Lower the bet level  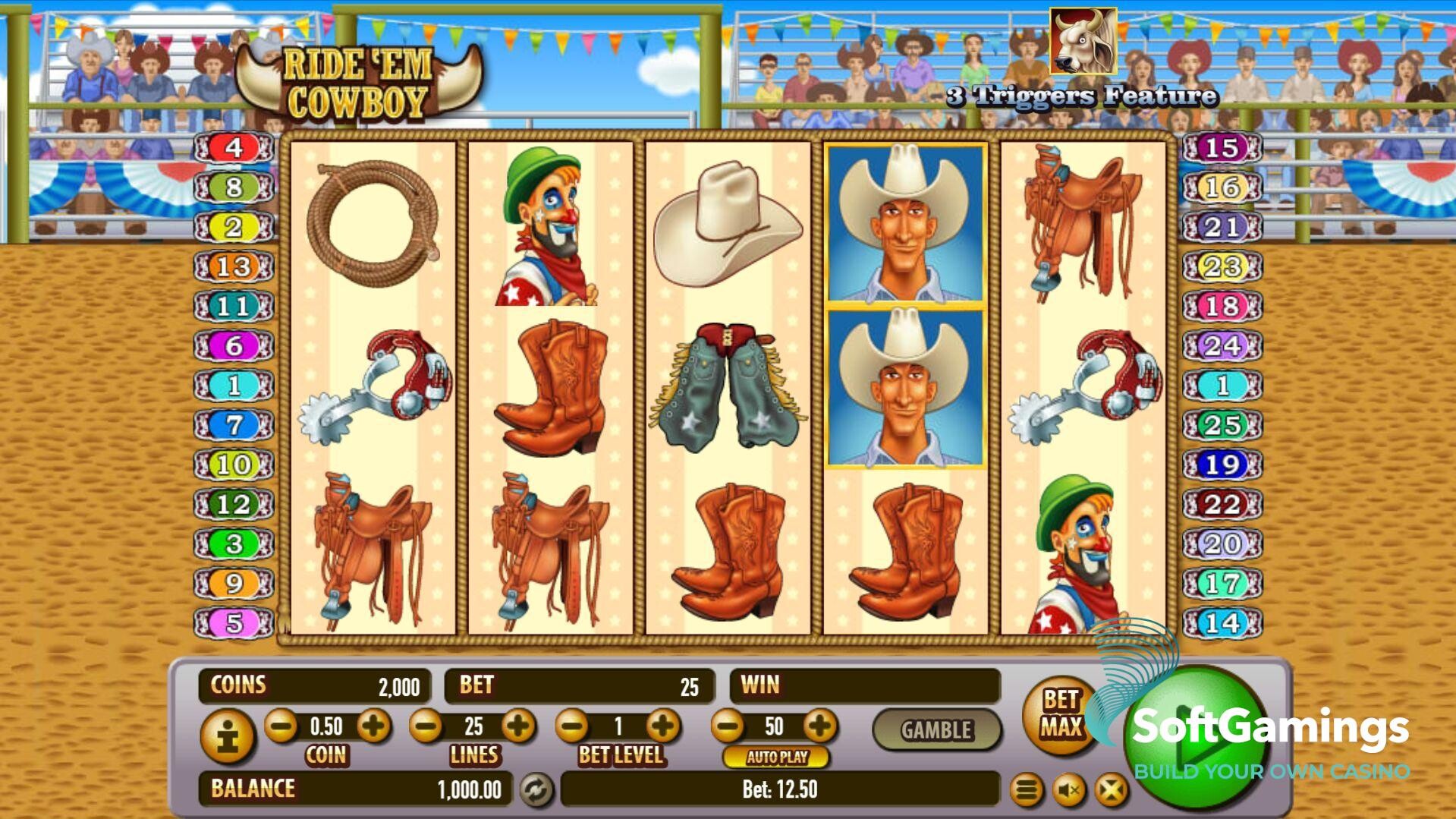tap(572, 726)
